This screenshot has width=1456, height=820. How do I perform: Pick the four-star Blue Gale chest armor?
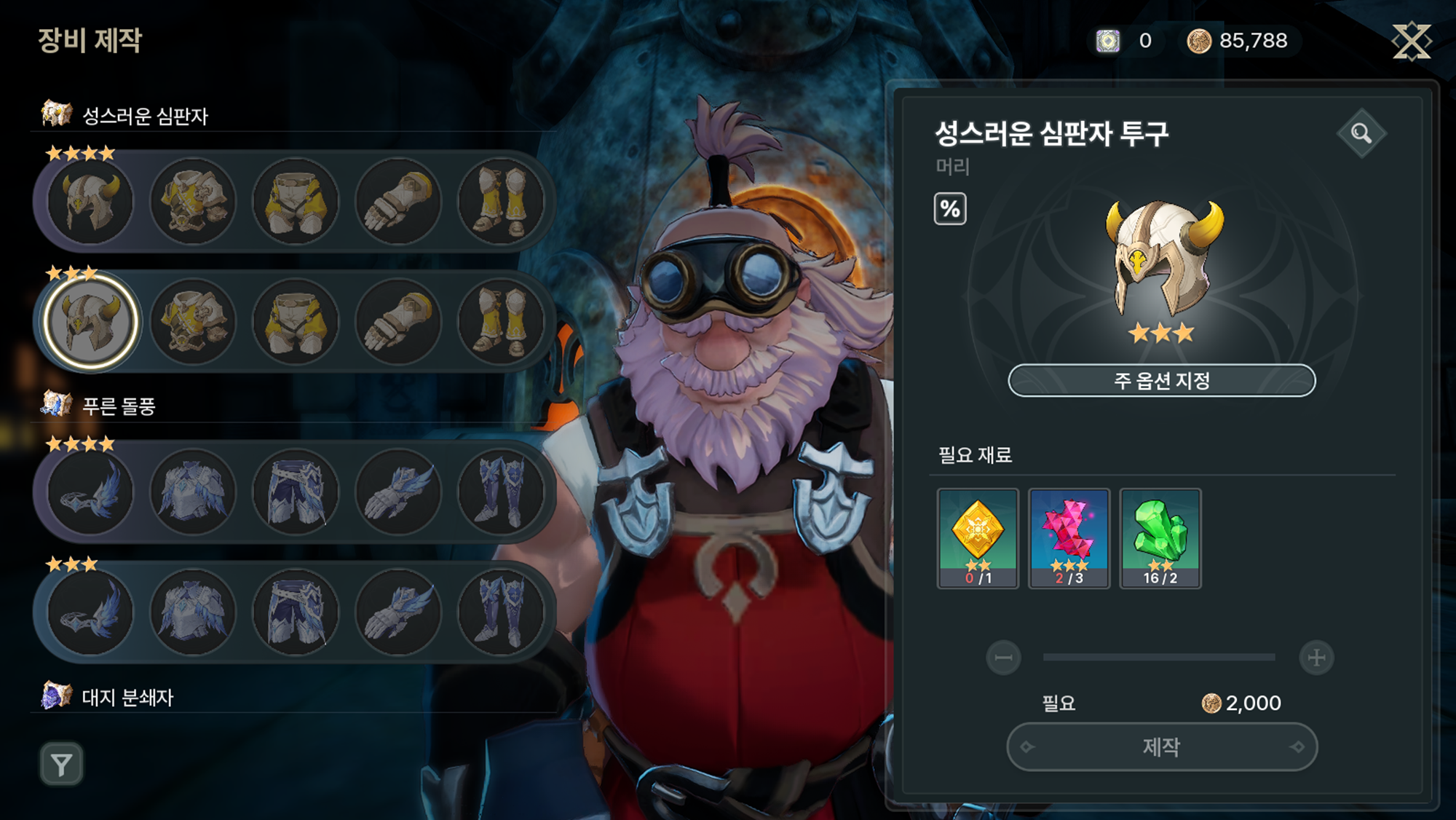coord(193,492)
